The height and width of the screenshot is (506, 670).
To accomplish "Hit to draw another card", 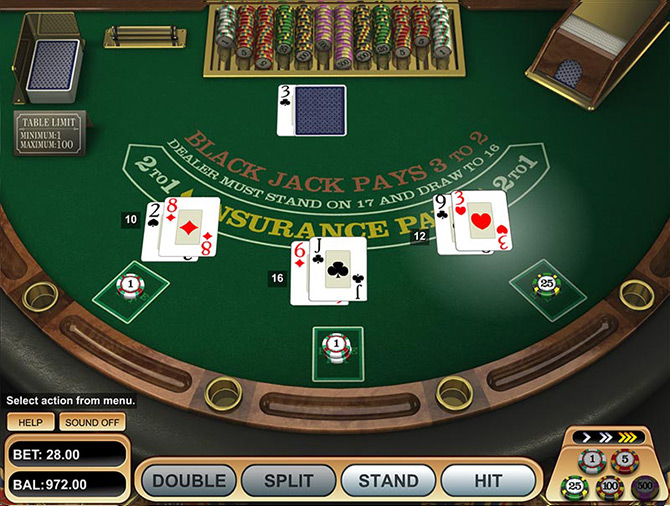I will tap(488, 481).
